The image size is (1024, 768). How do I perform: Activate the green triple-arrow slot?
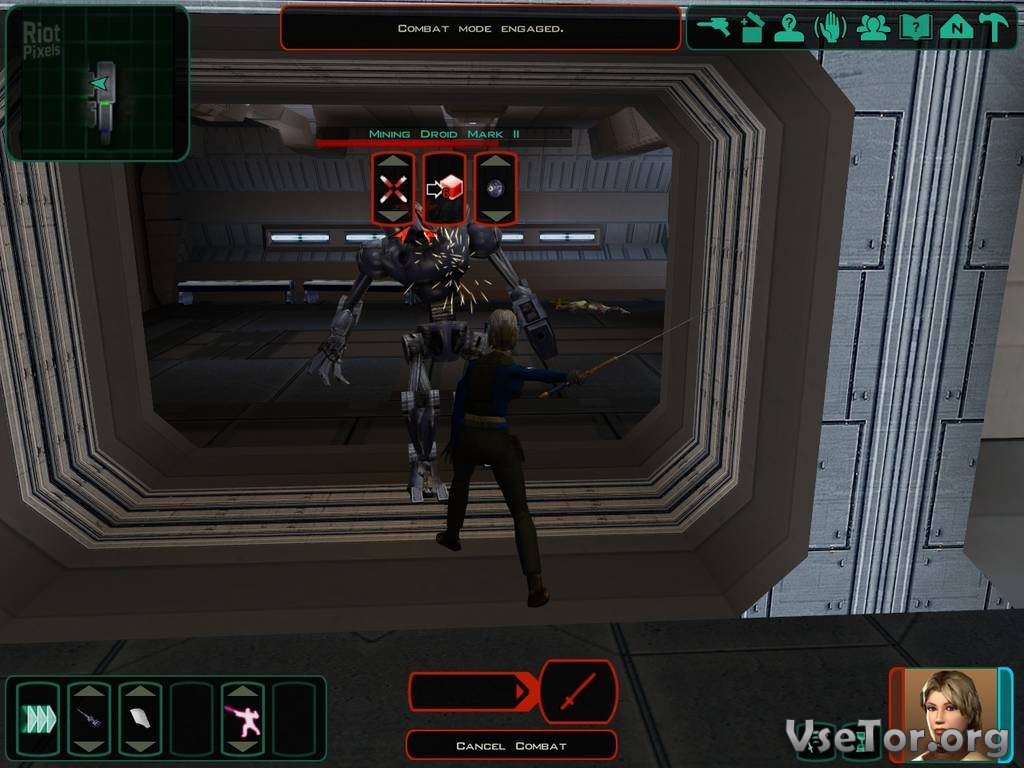point(36,718)
